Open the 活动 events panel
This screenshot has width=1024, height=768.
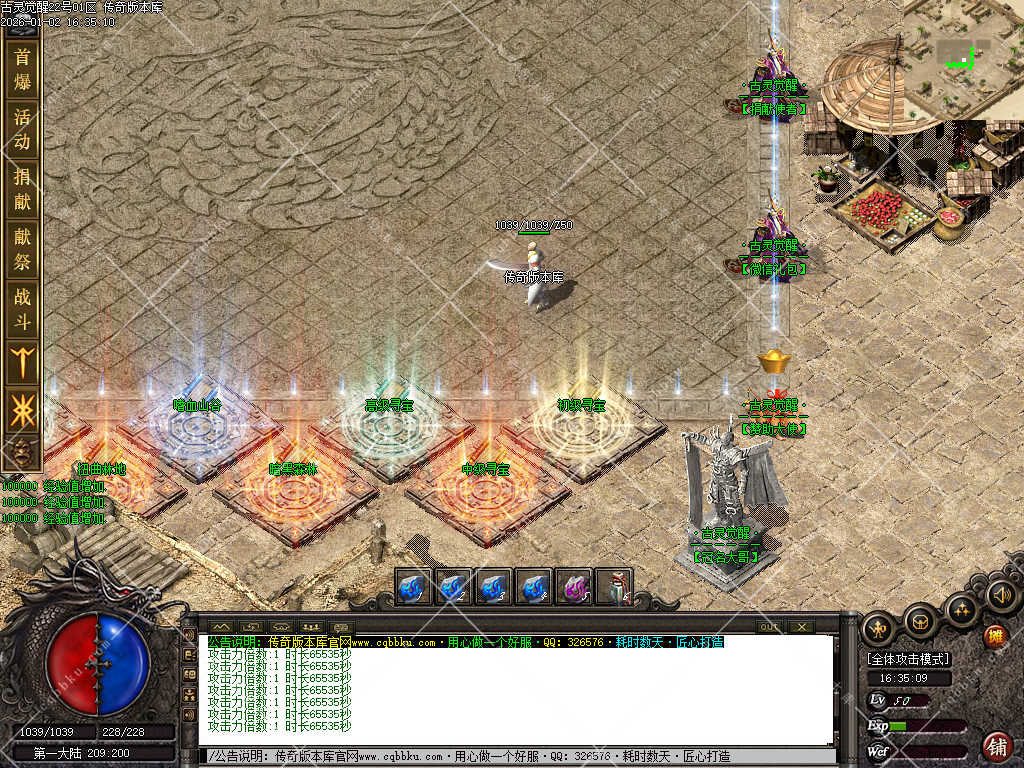22,129
